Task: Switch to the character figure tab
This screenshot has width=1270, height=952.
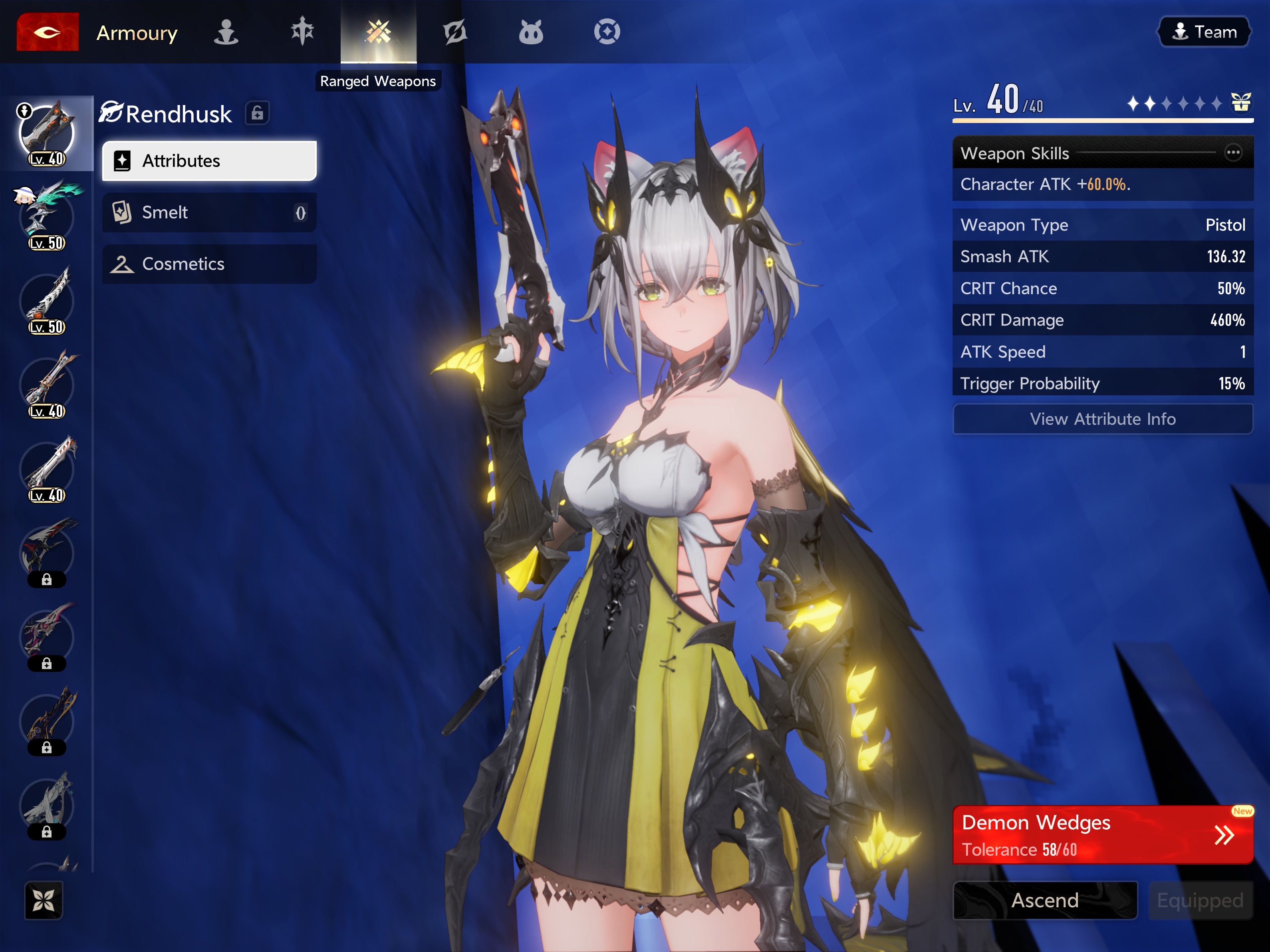Action: (x=226, y=32)
